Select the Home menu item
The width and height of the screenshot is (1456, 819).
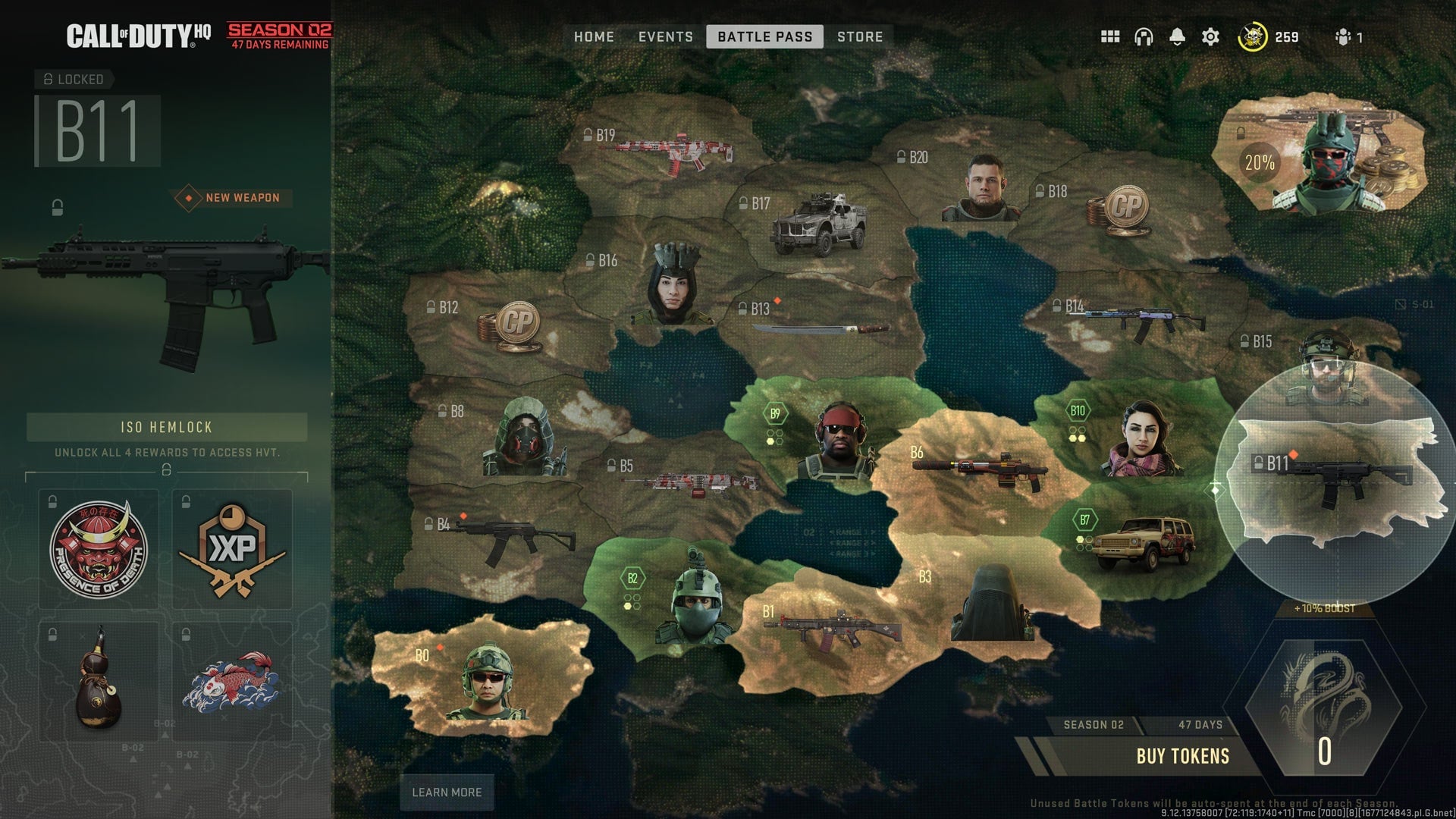594,36
